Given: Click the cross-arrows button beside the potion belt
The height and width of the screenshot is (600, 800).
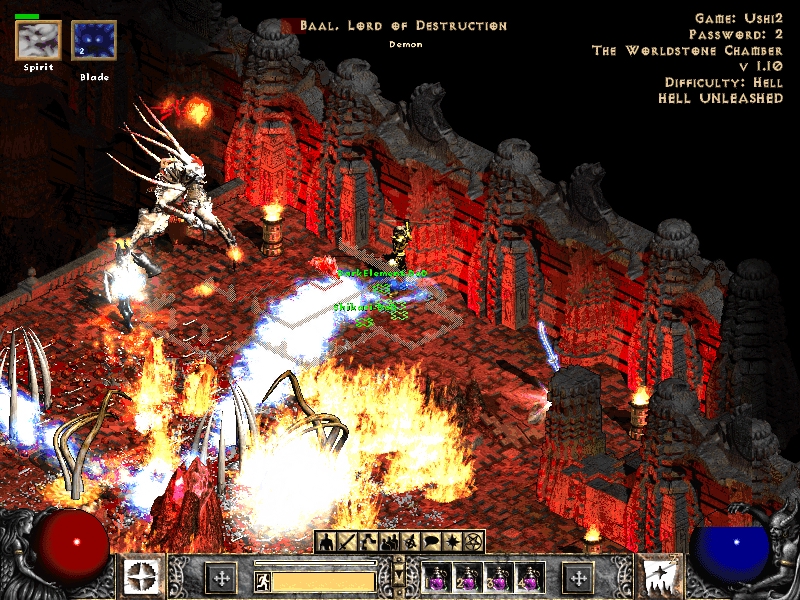Looking at the screenshot, I should (x=579, y=578).
